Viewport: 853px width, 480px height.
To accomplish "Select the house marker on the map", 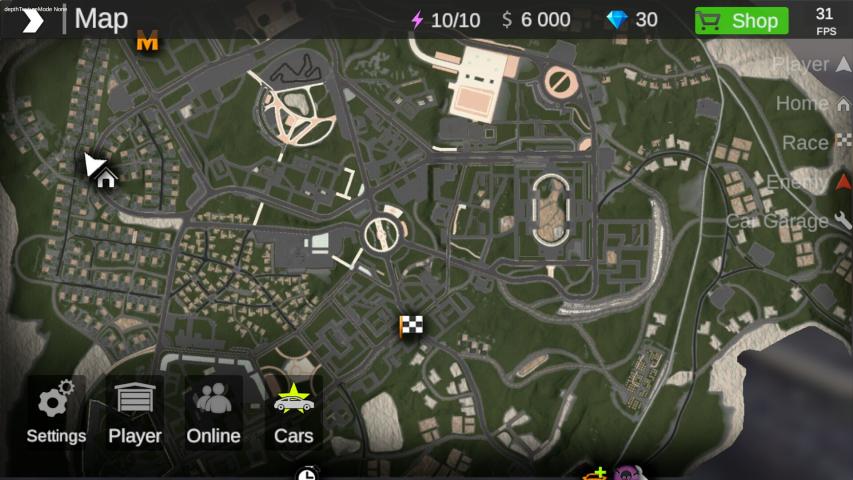I will tap(106, 178).
